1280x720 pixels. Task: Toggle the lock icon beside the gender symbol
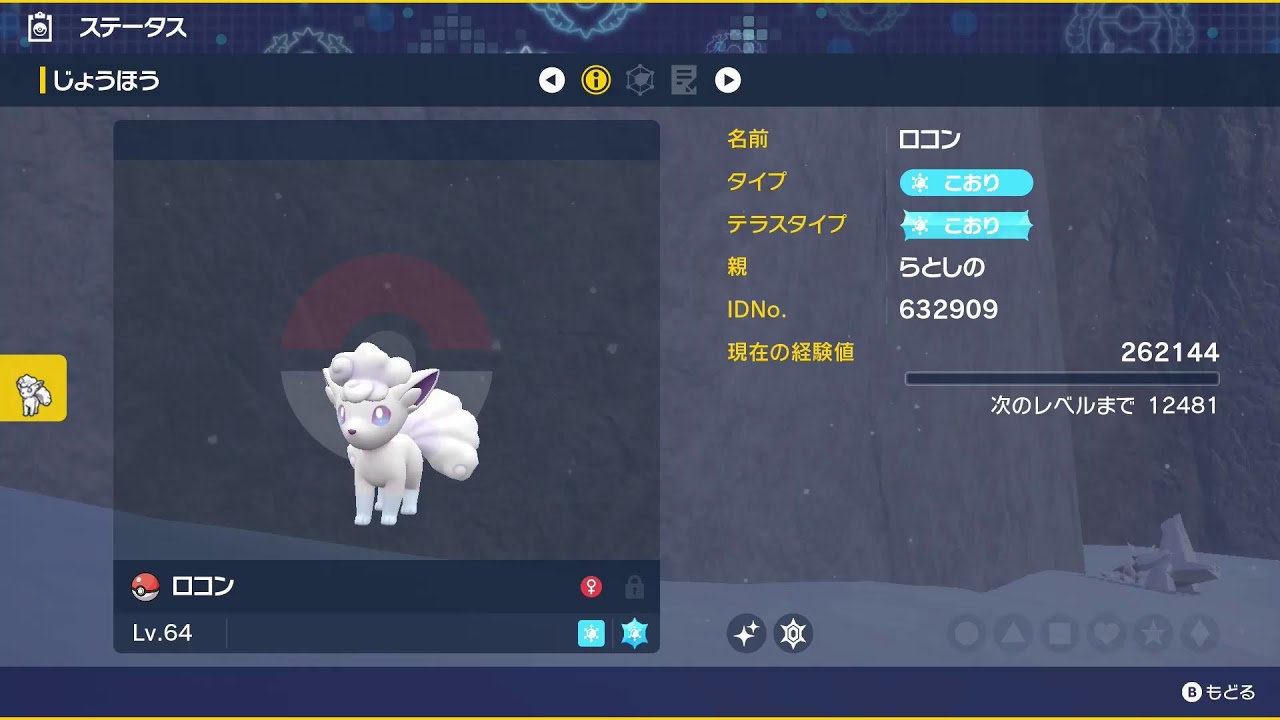(632, 587)
